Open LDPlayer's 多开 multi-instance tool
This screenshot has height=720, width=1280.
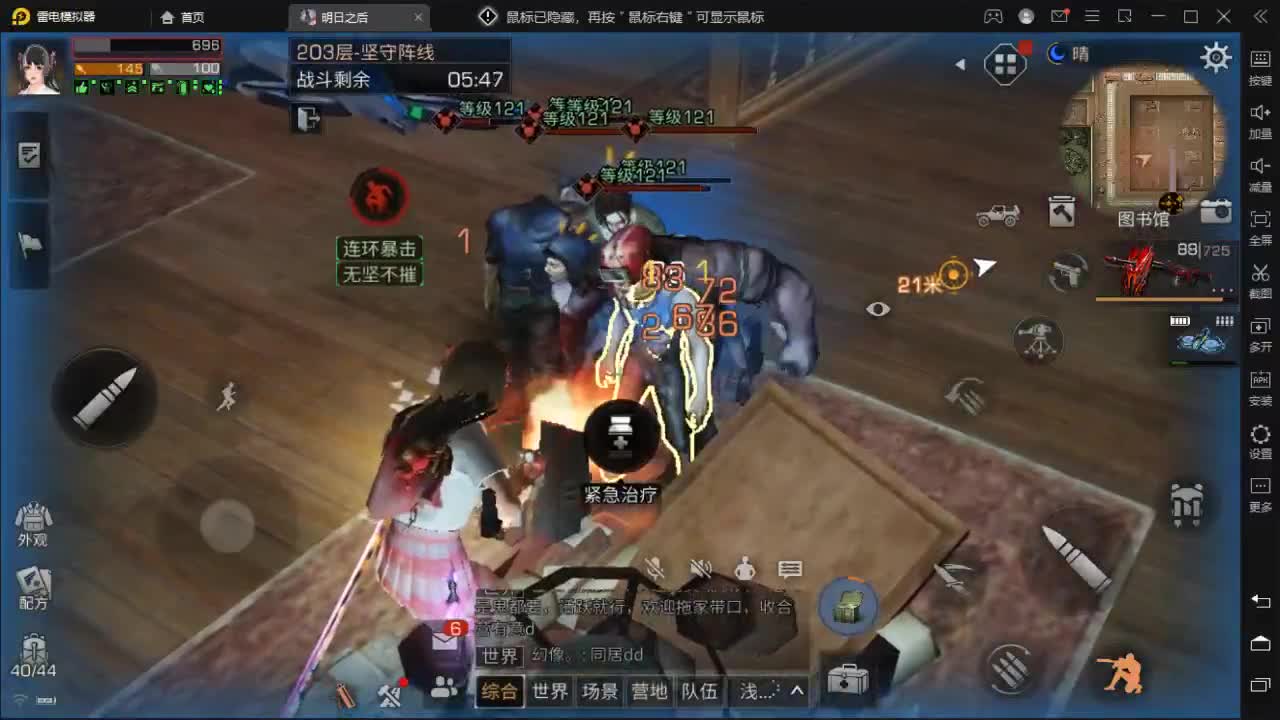tap(1259, 330)
